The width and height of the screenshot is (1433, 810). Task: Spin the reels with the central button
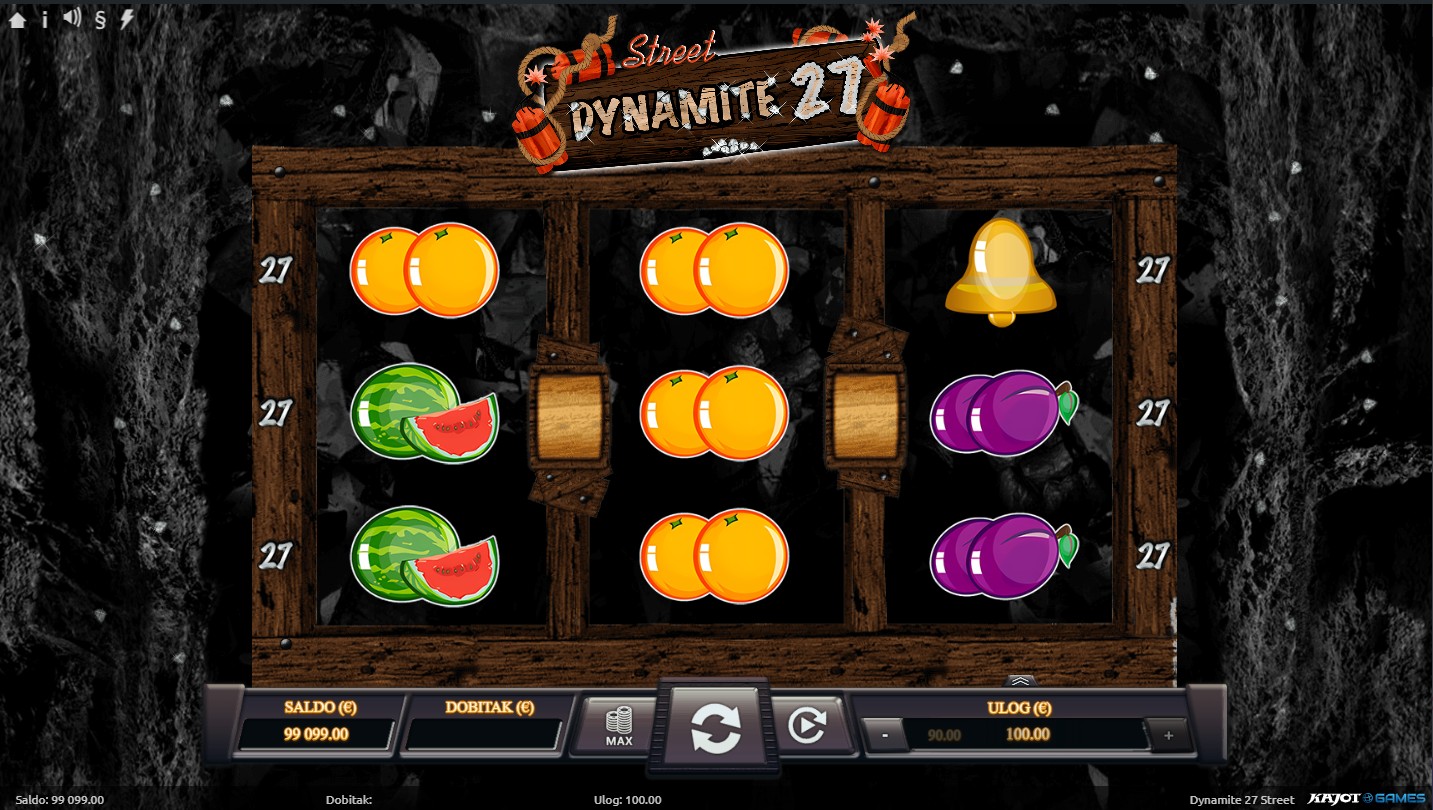click(x=716, y=728)
